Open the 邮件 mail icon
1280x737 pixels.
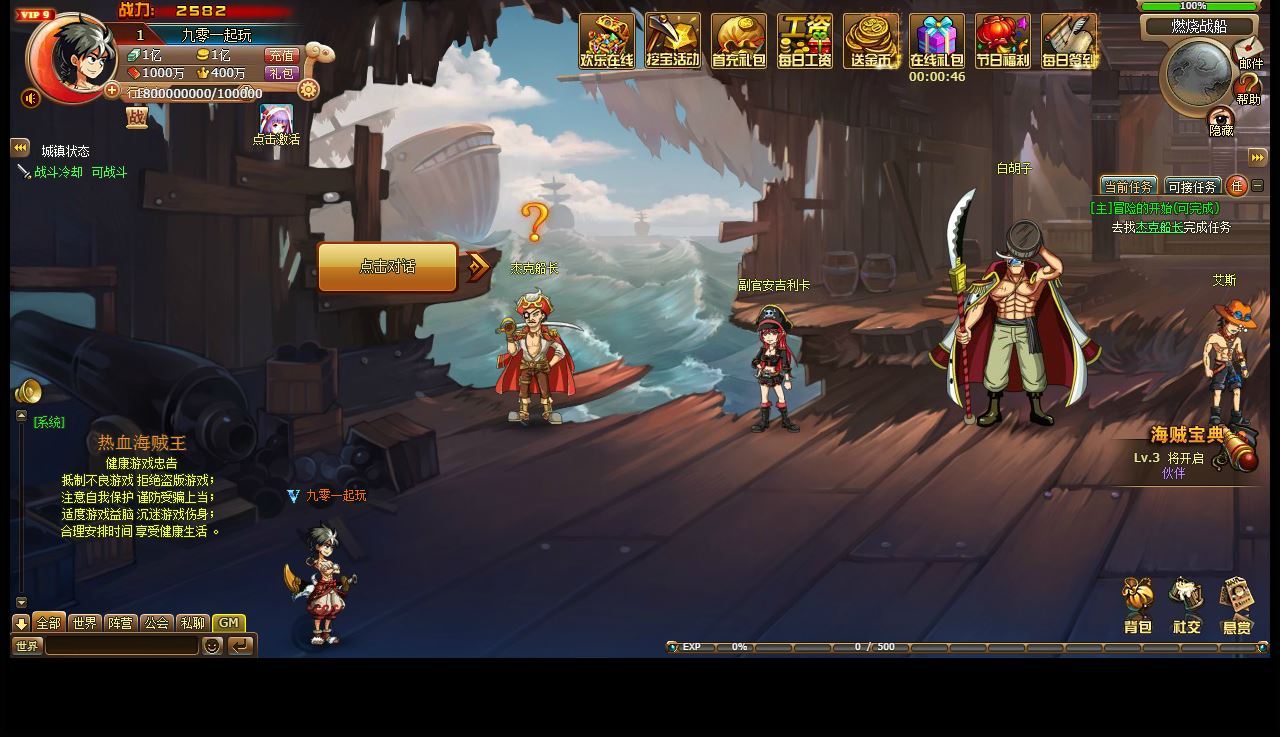1249,51
